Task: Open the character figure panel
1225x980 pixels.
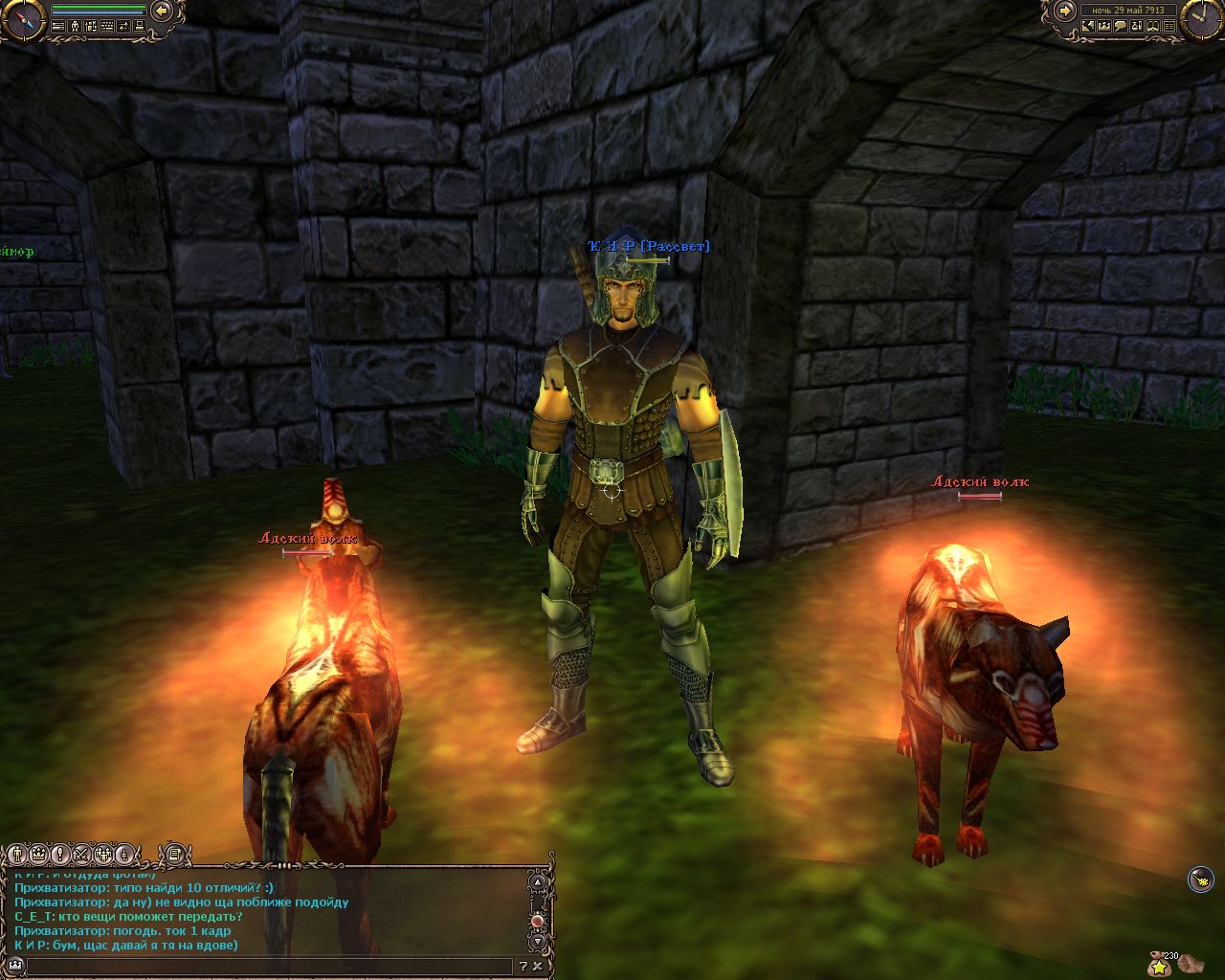Action: point(75,27)
